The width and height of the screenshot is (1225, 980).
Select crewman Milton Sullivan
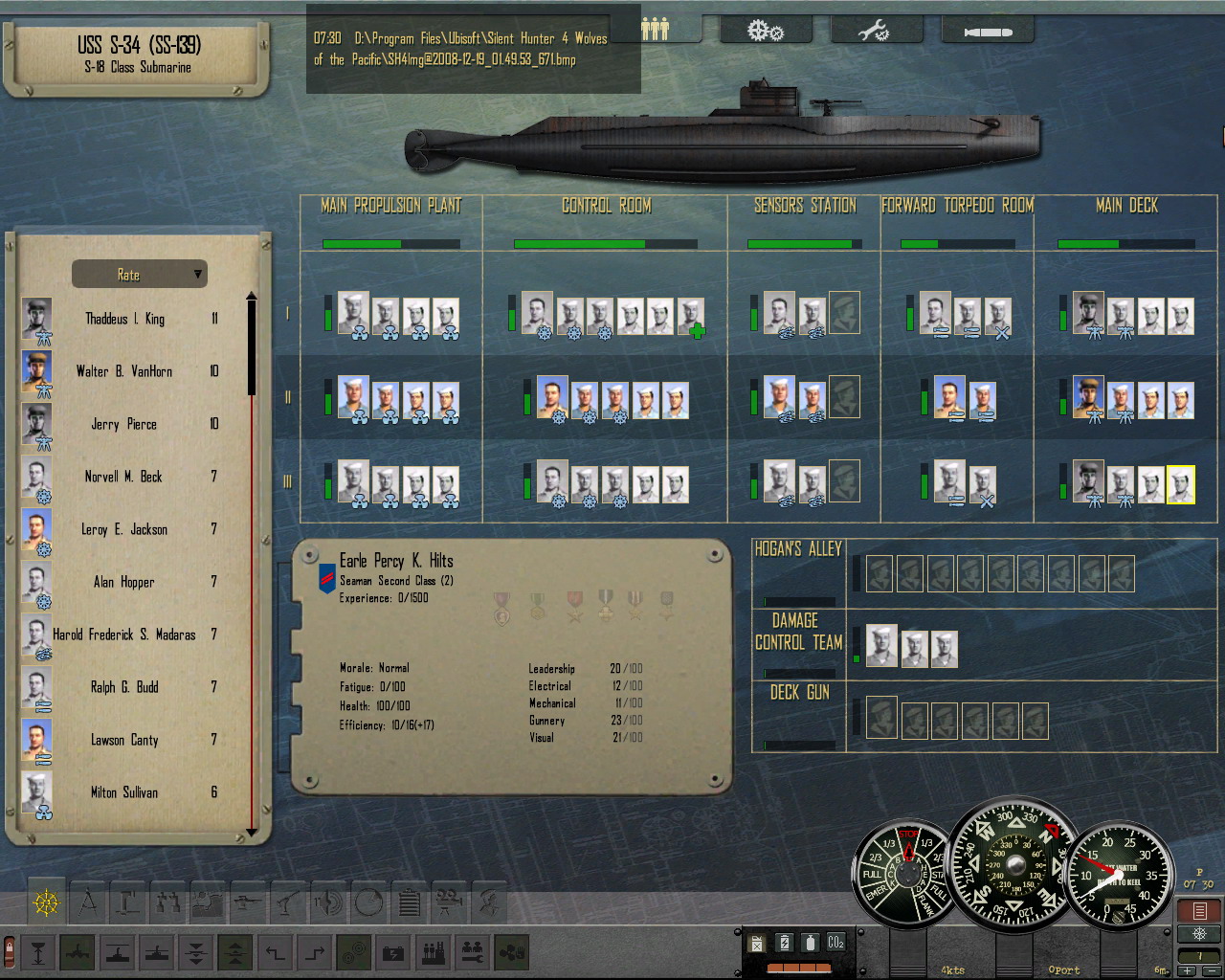pyautogui.click(x=124, y=792)
